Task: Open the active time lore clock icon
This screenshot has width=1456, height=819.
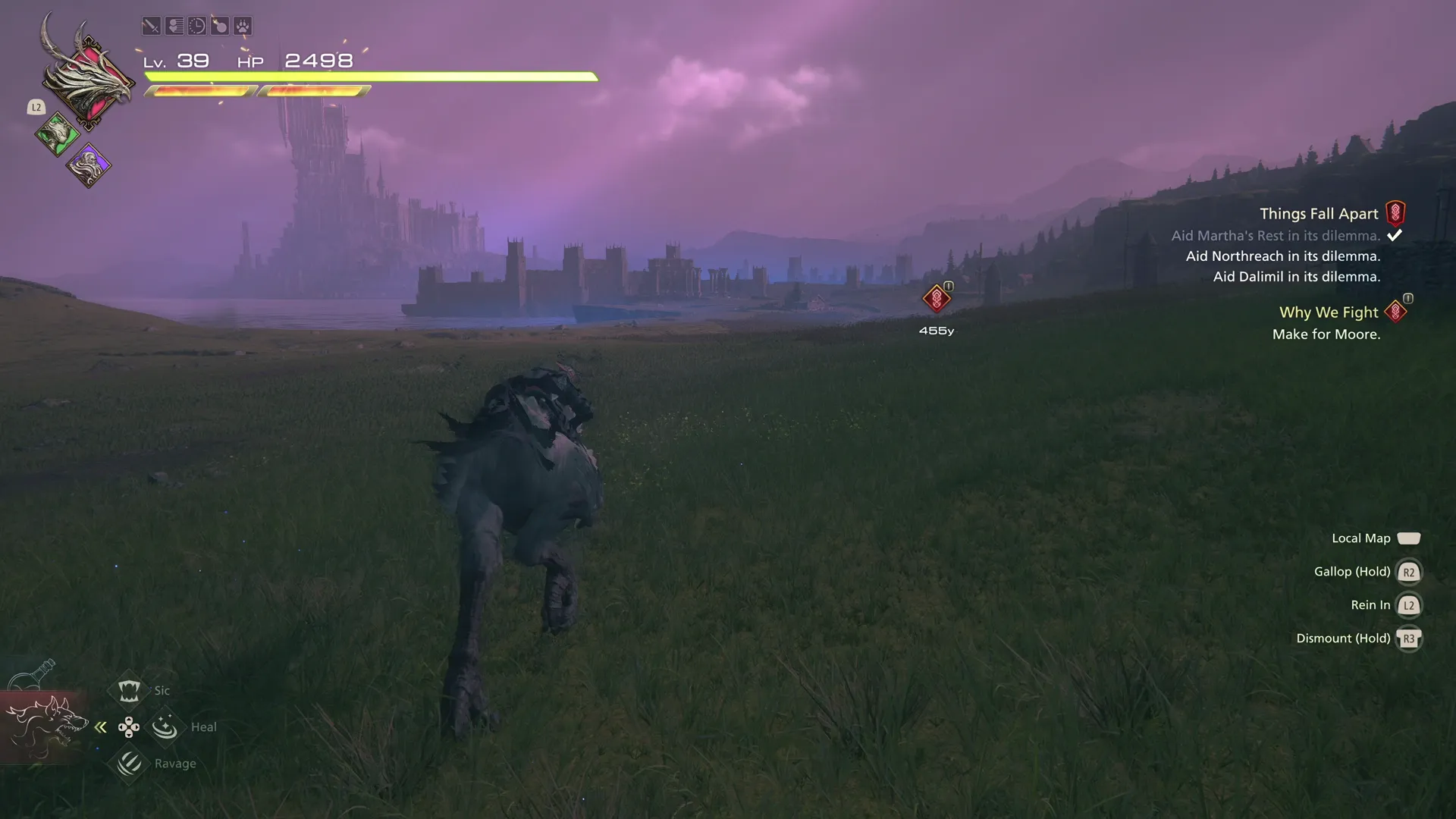Action: pyautogui.click(x=196, y=25)
